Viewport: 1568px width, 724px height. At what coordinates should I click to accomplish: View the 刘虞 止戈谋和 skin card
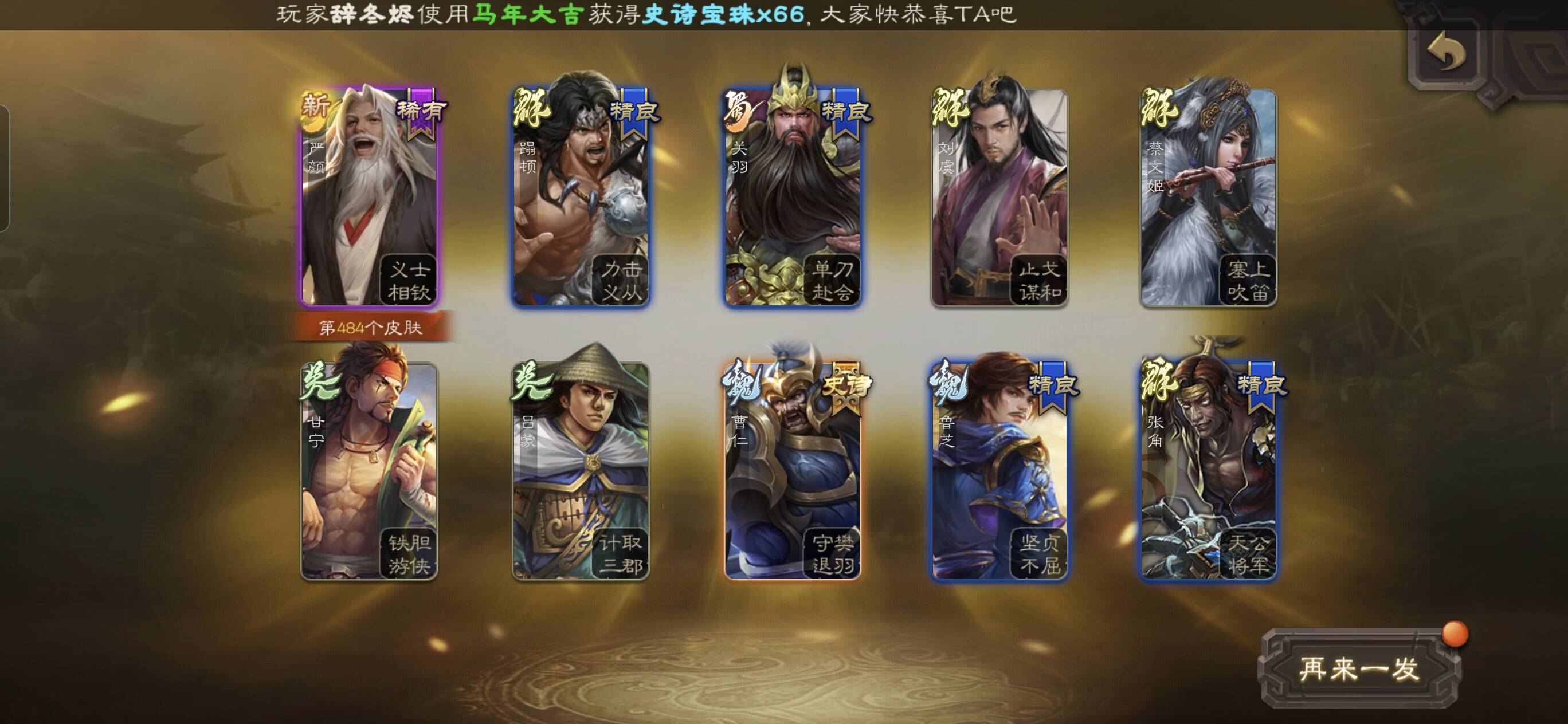pos(999,198)
